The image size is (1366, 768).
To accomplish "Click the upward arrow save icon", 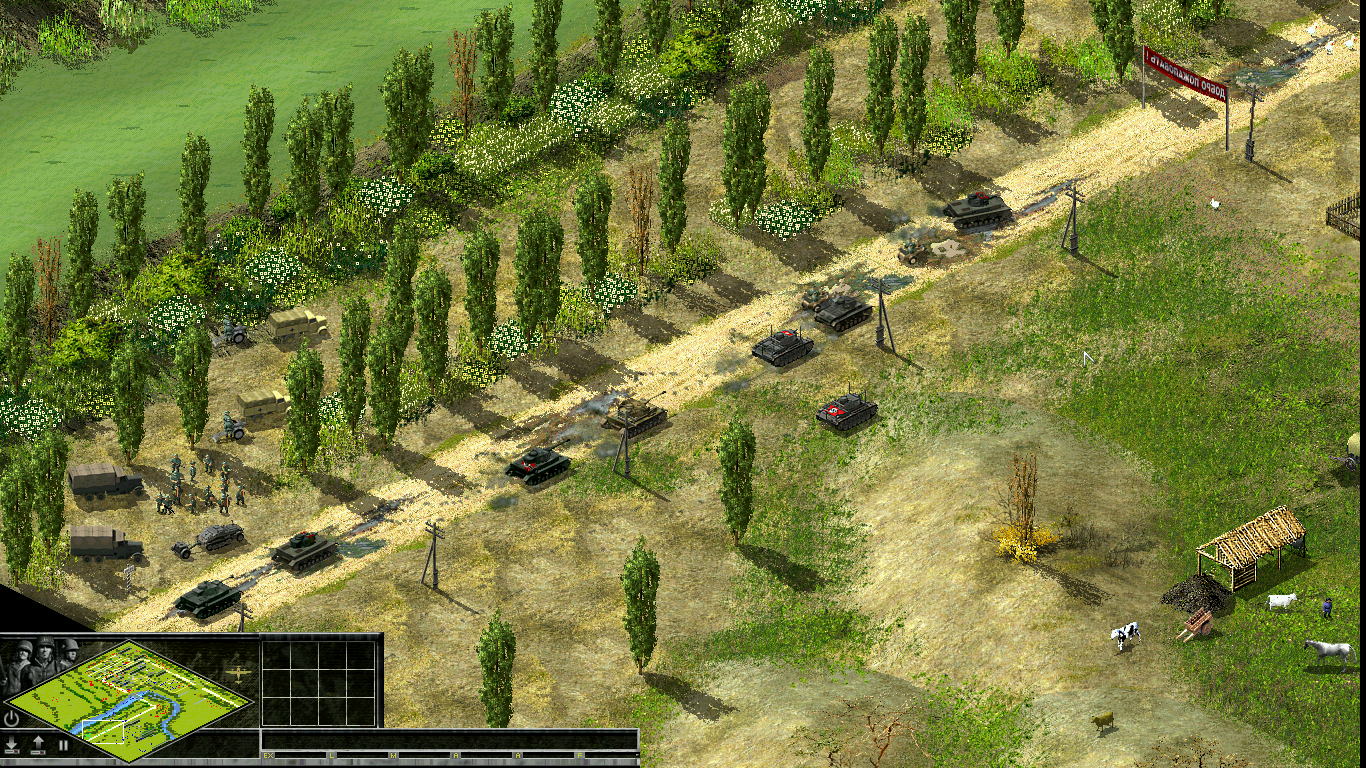I will point(38,745).
